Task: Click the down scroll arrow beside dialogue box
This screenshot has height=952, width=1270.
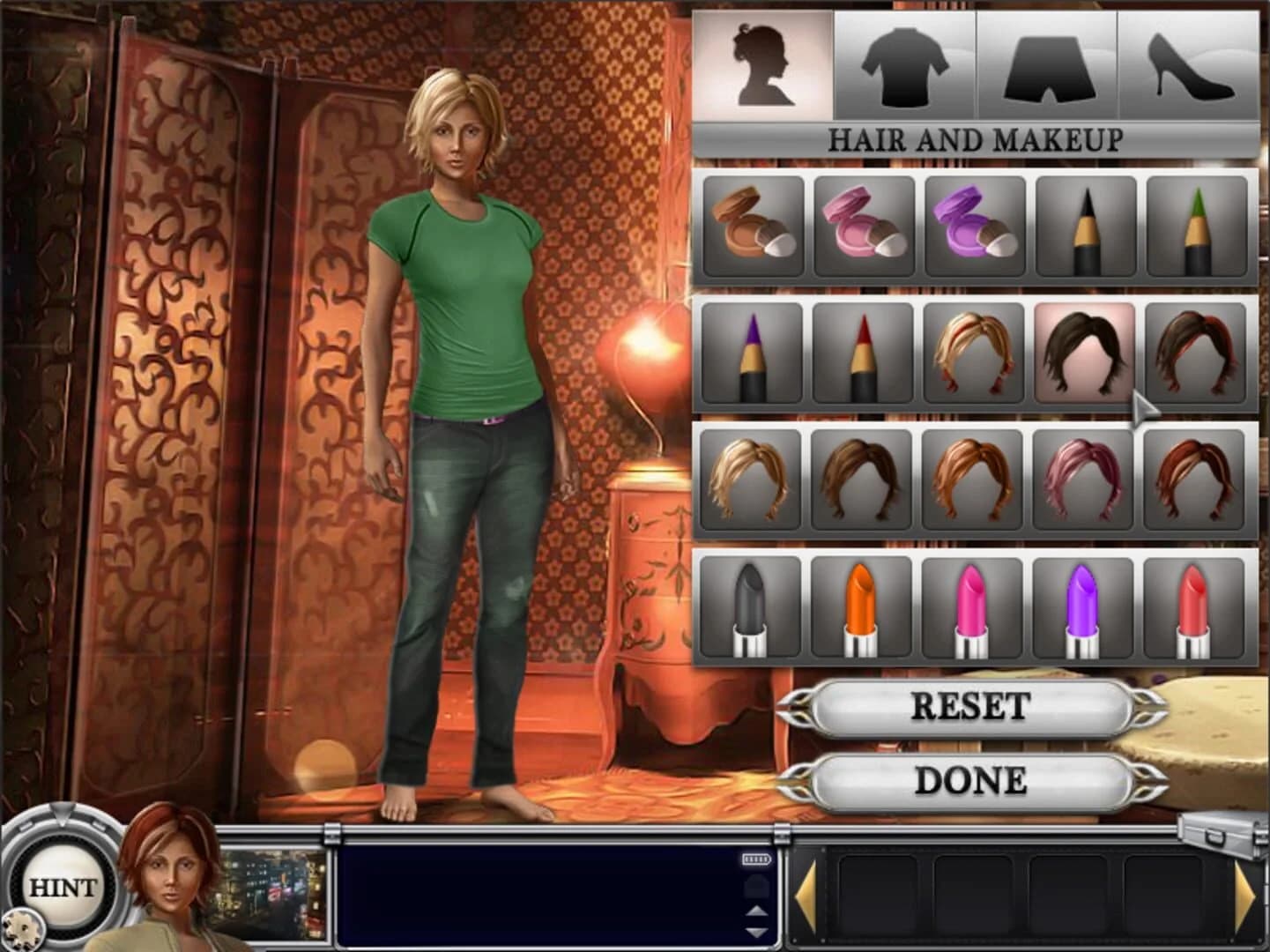Action: 754,932
